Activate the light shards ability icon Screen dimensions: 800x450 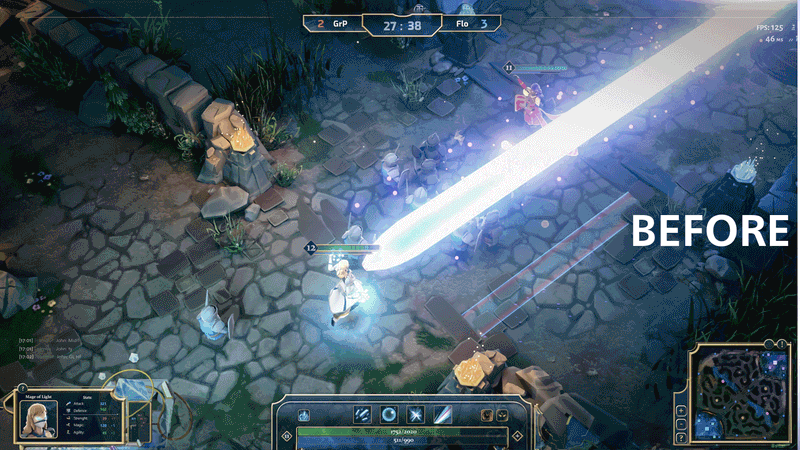(x=363, y=414)
